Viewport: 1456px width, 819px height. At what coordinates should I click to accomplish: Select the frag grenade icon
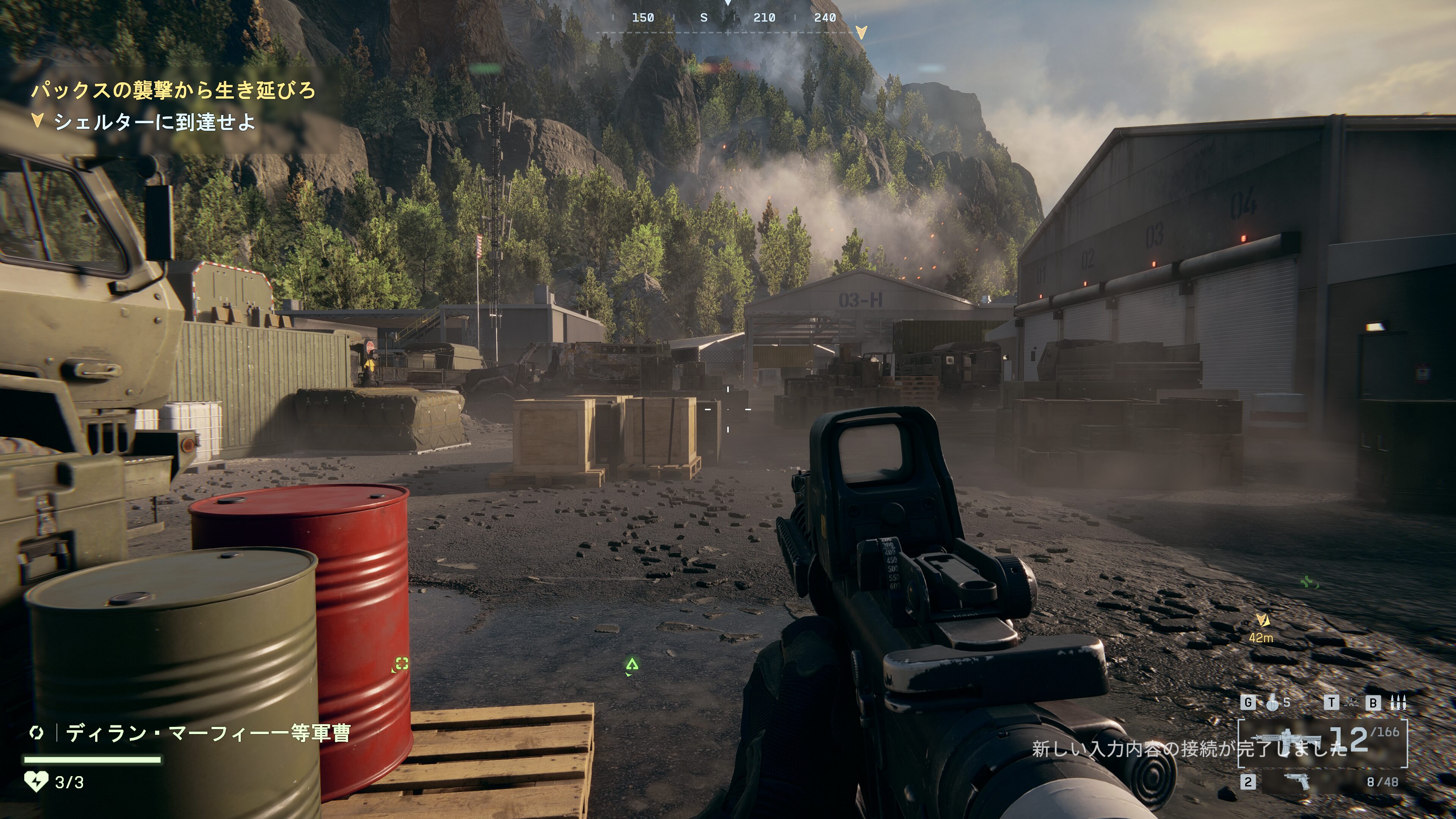pos(1272,703)
